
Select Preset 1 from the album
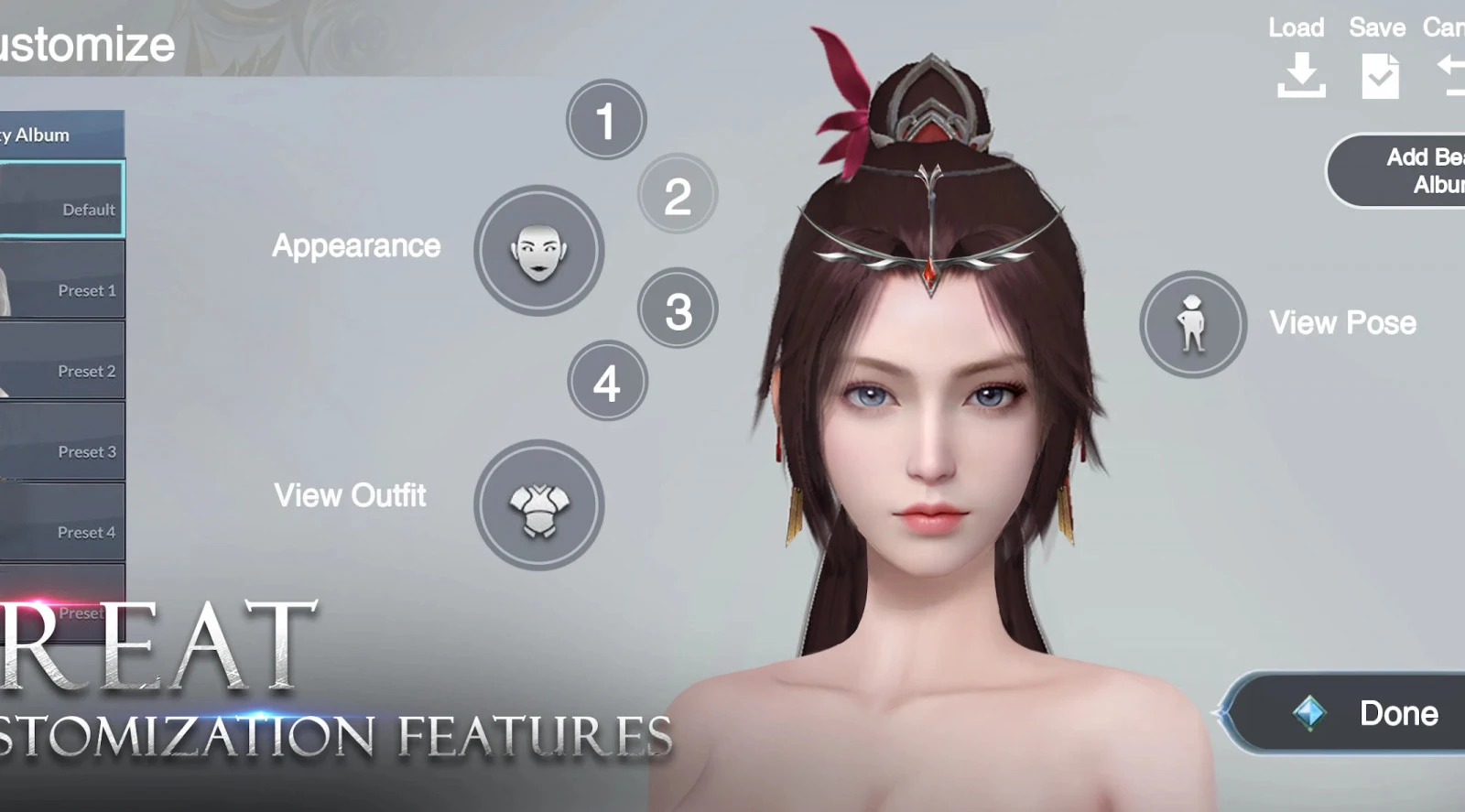click(61, 280)
